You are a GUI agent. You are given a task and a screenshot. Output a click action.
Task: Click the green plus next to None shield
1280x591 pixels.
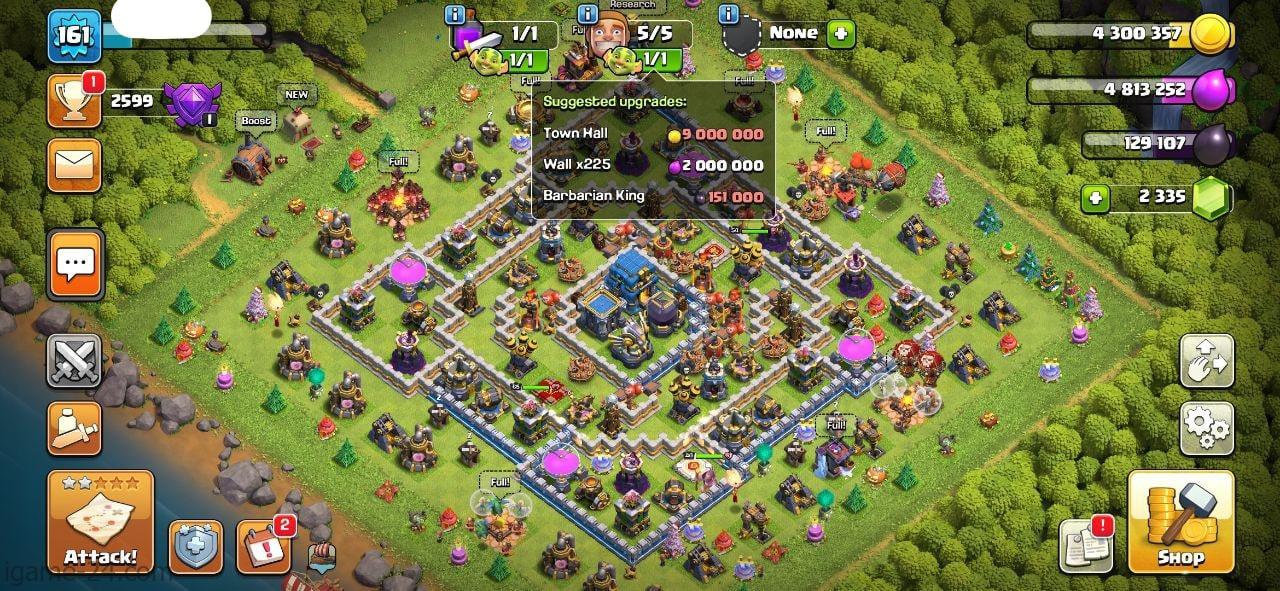click(841, 33)
